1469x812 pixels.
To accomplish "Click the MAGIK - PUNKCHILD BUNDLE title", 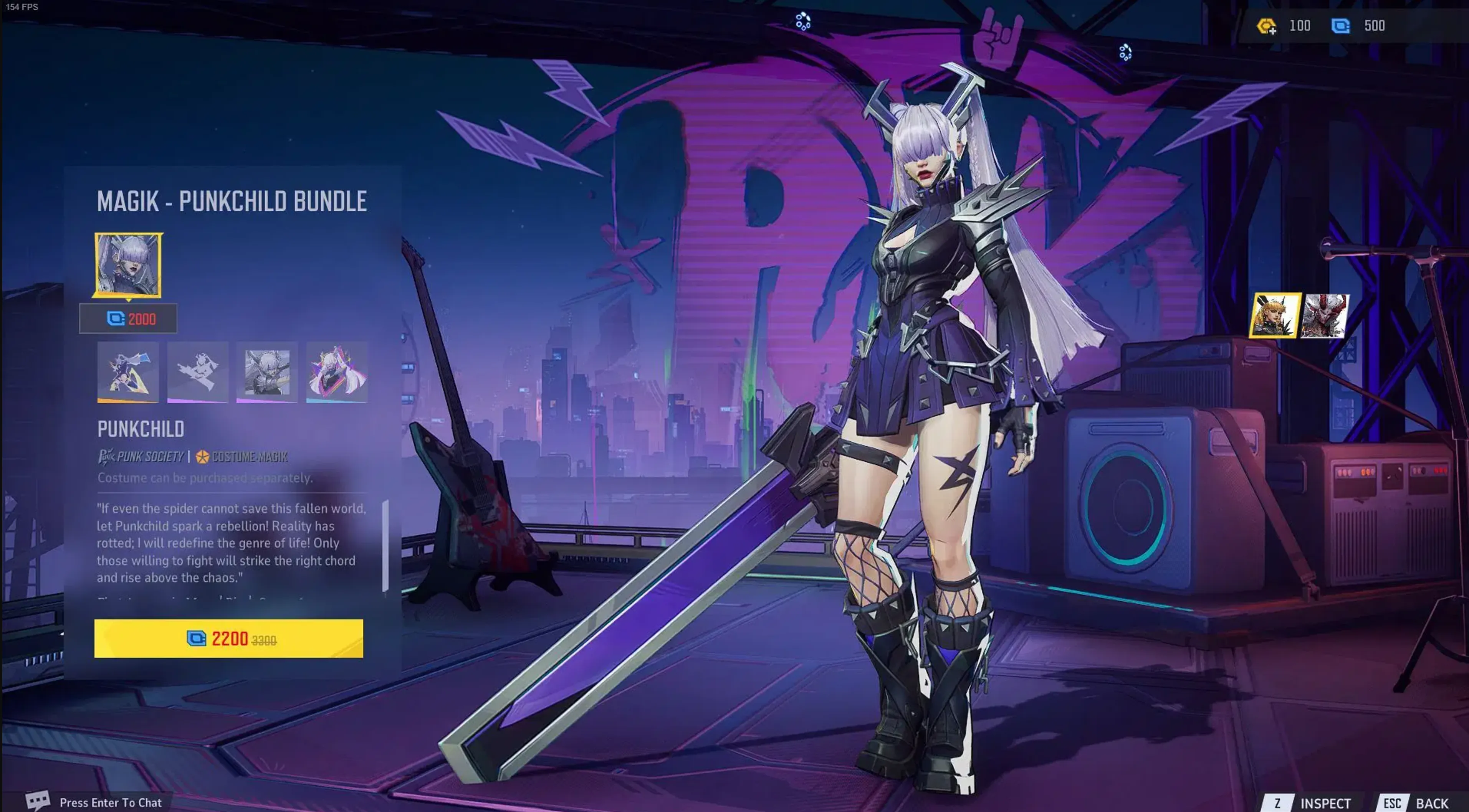I will click(231, 201).
